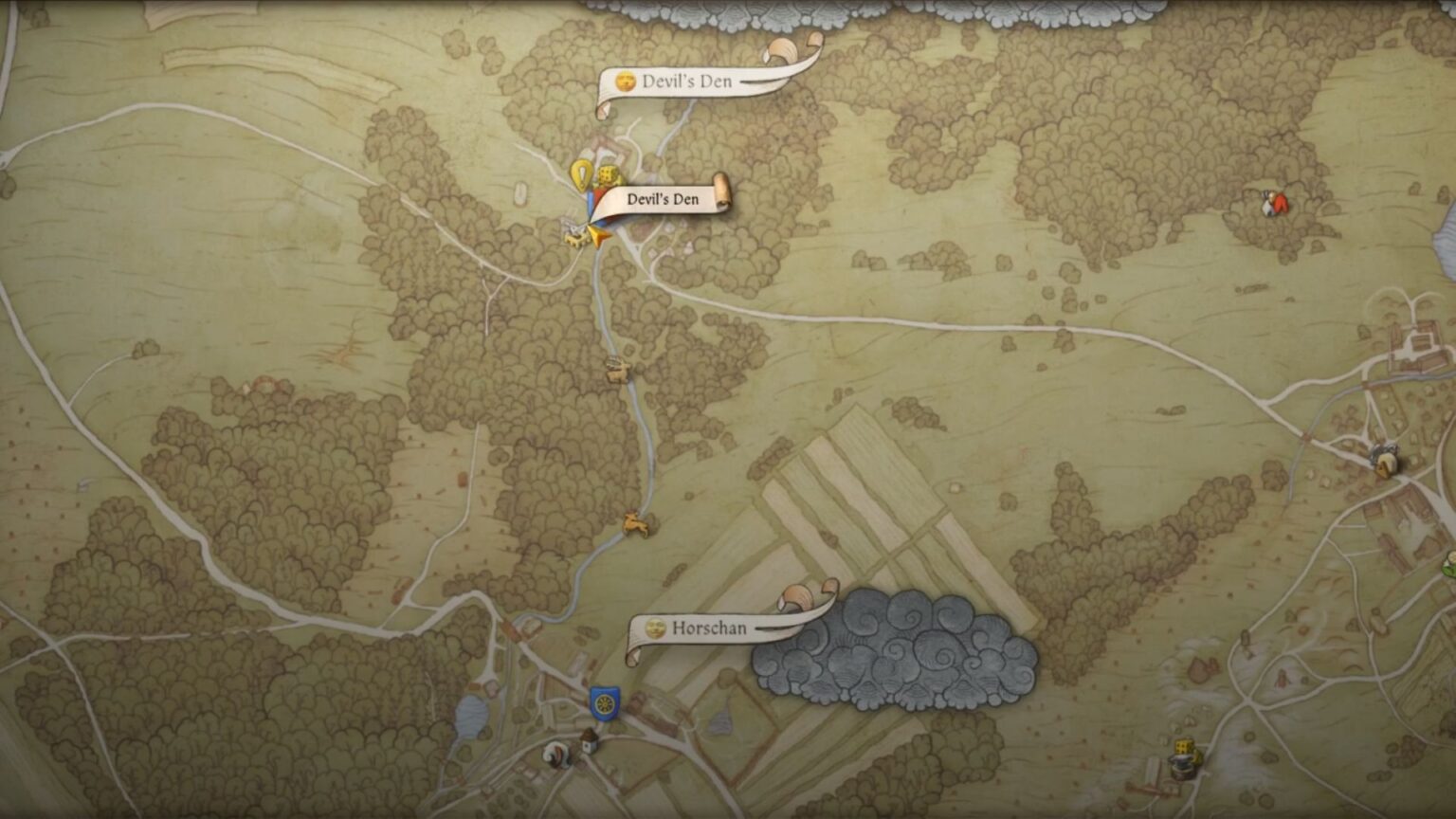
Task: Select the dice icon at Devil's Den
Action: [609, 175]
